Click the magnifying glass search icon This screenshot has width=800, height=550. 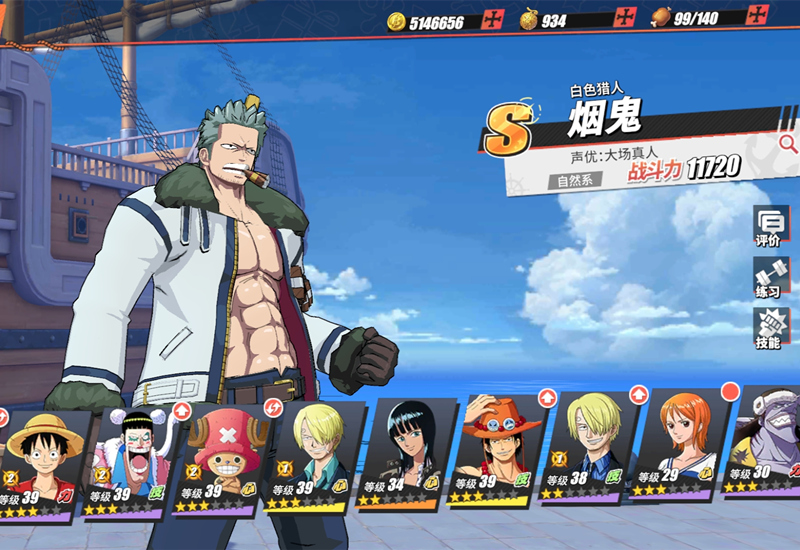788,143
